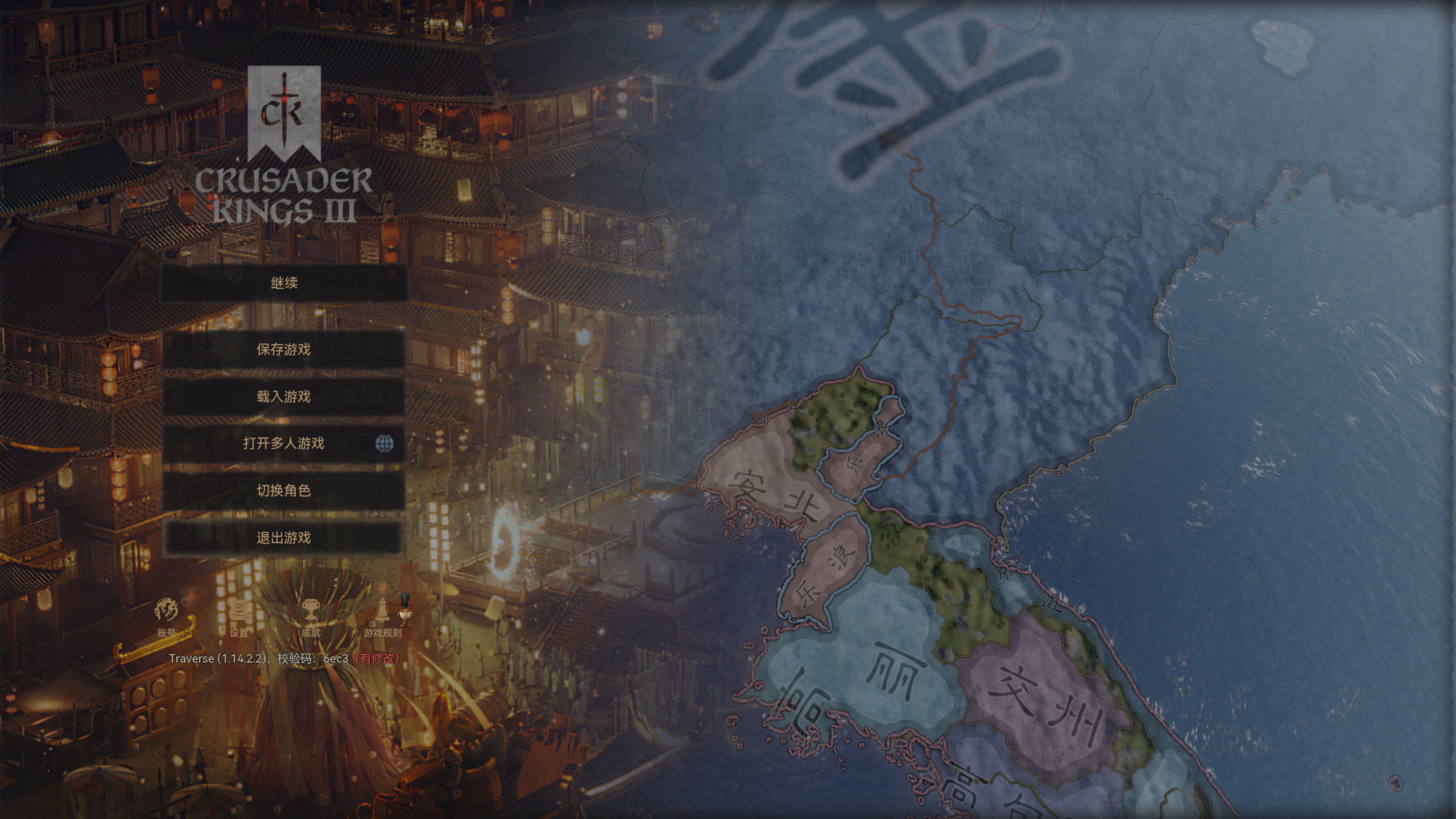Click the small bronze trophy near 游戏规则
This screenshot has width=1456, height=819.
click(x=405, y=619)
